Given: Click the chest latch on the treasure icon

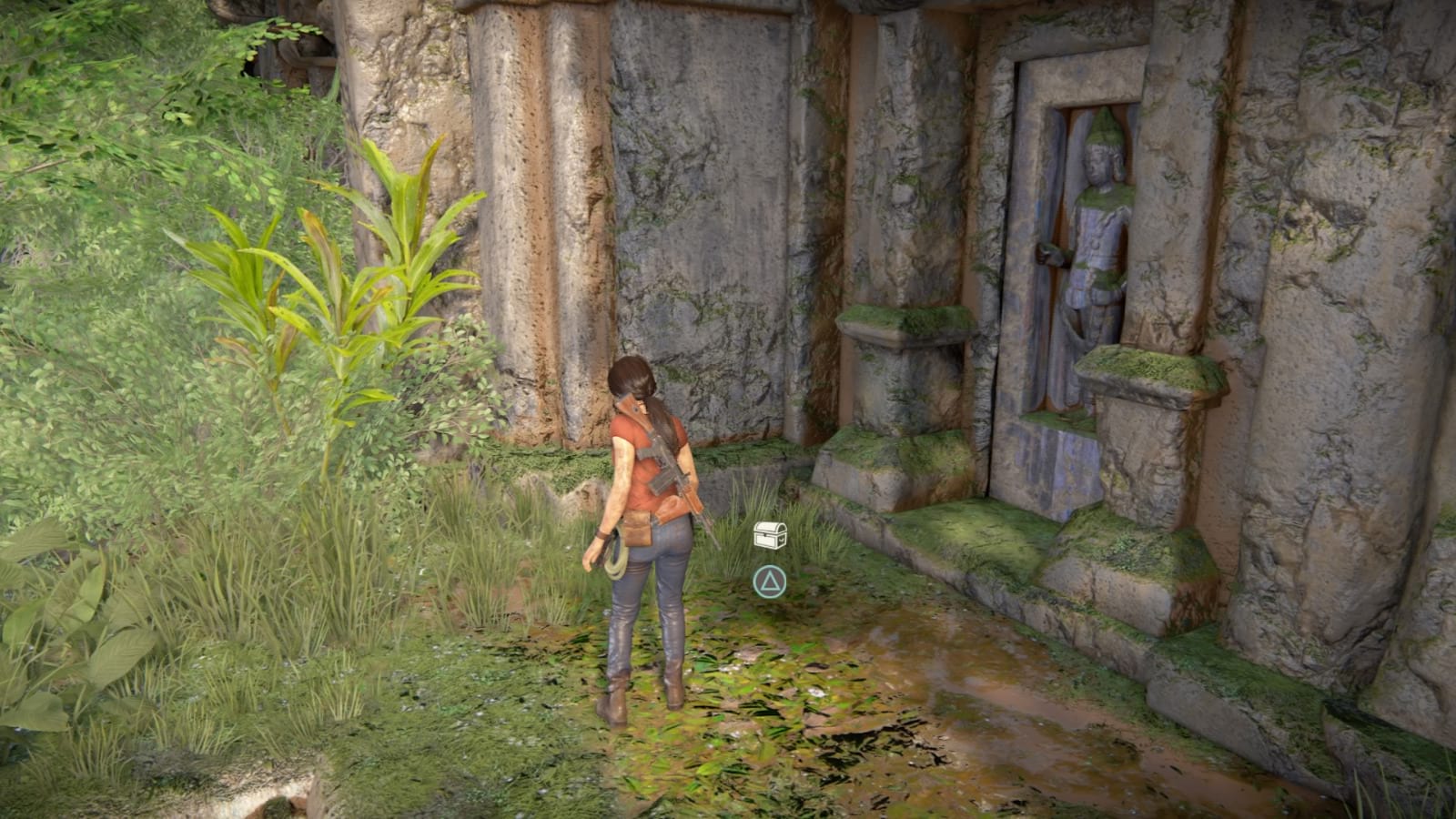Looking at the screenshot, I should 765,535.
